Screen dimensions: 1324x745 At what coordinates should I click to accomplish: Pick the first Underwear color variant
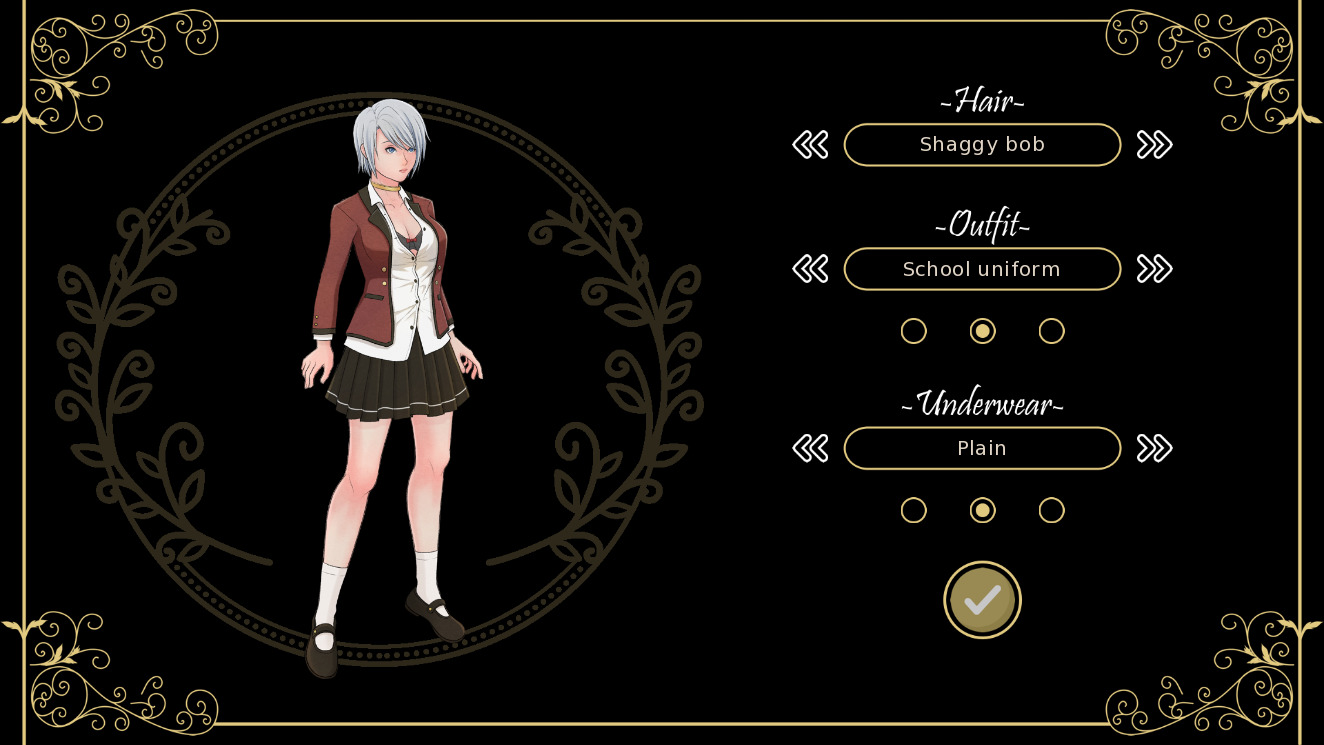point(913,510)
